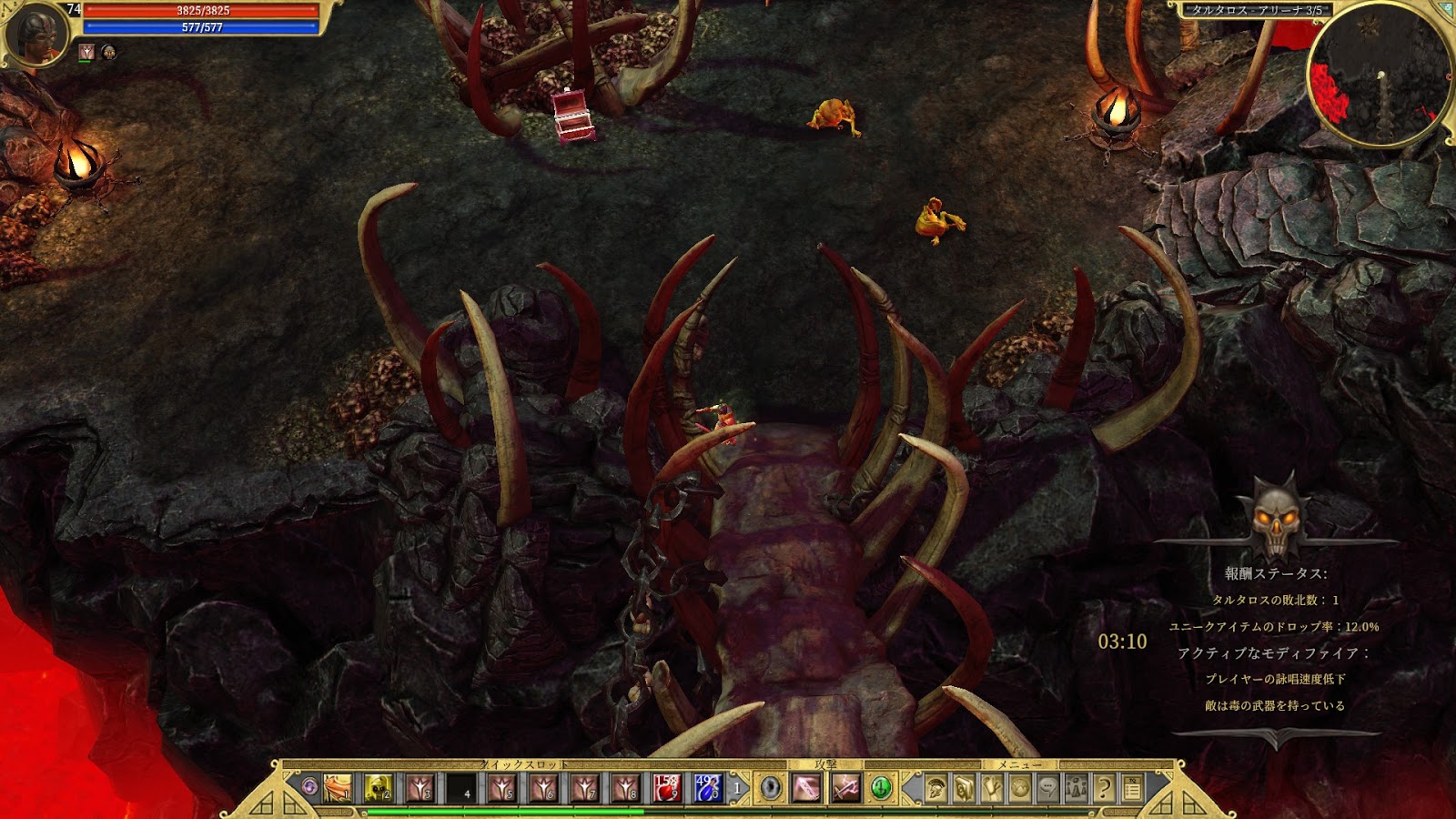Open the party members menu
Viewport: 1456px width, 819px height.
coord(1077,788)
